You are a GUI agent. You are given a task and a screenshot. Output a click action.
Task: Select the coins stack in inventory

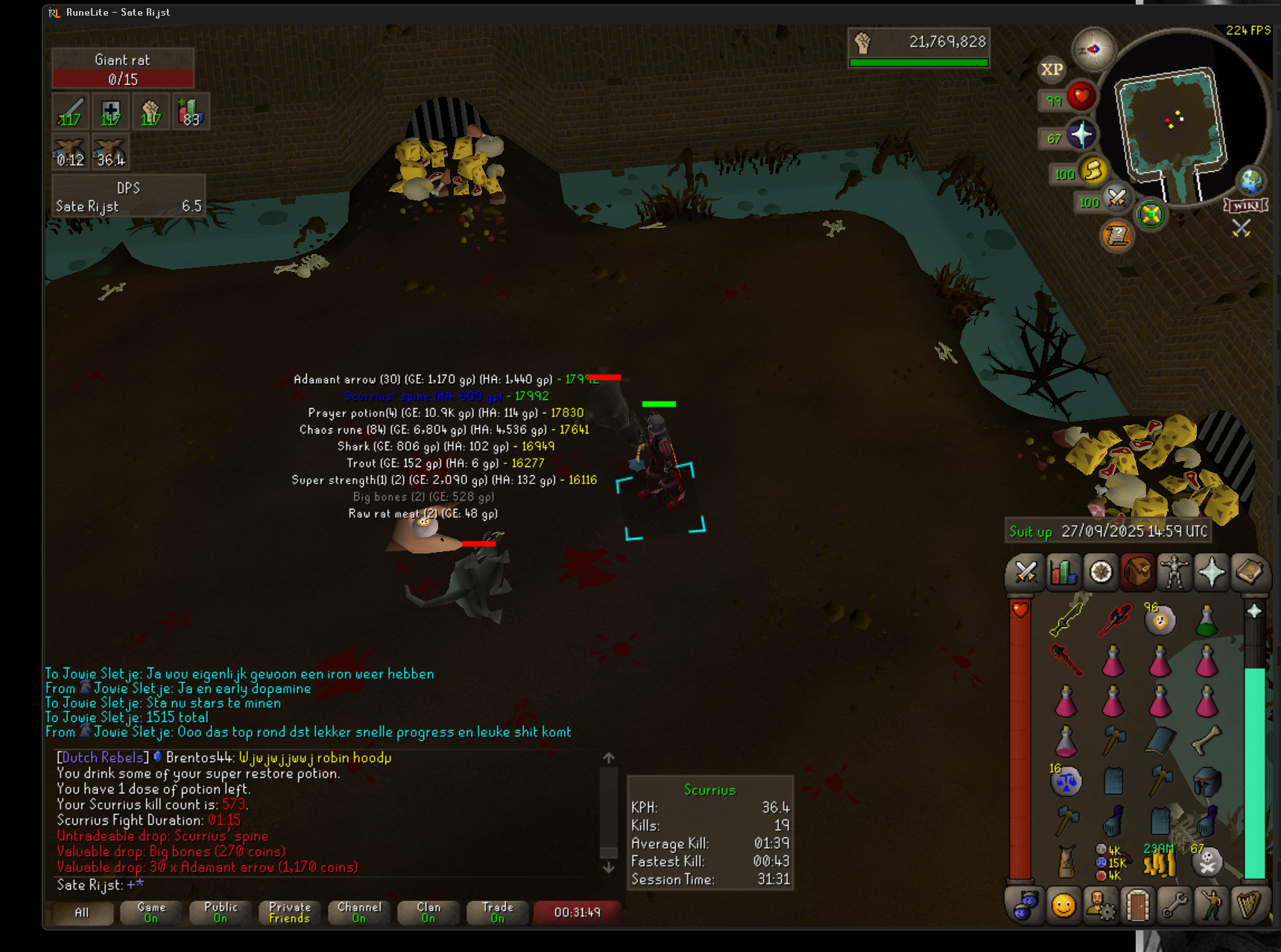[x=1160, y=864]
